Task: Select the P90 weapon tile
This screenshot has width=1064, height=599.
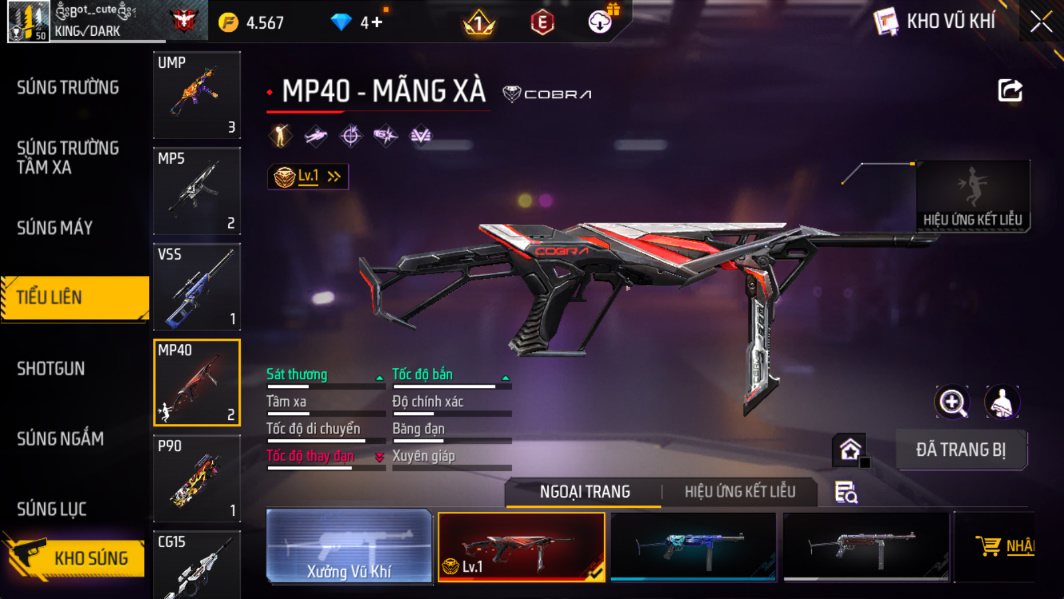Action: [x=197, y=479]
